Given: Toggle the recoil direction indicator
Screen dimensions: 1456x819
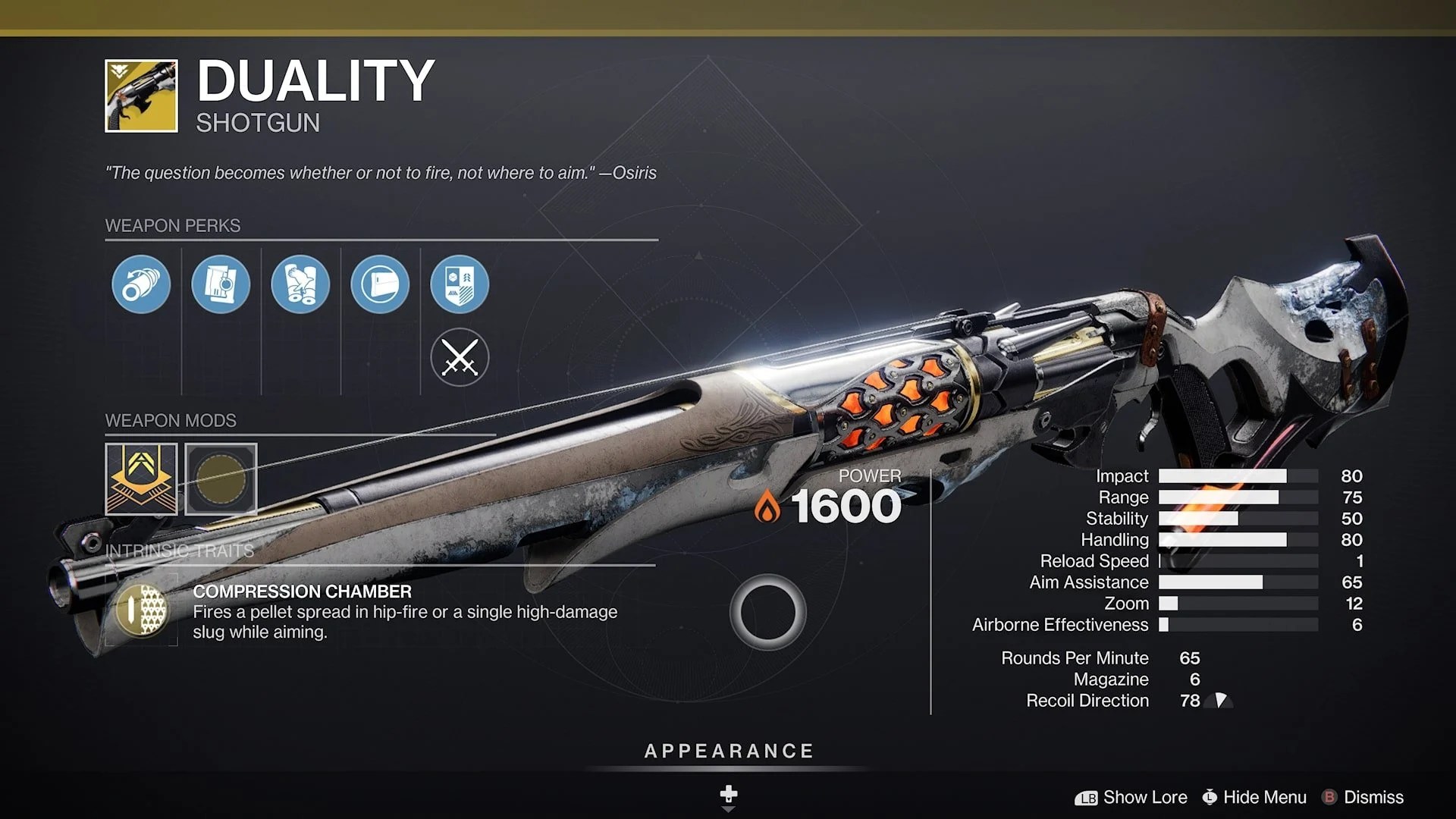Looking at the screenshot, I should 1219,701.
